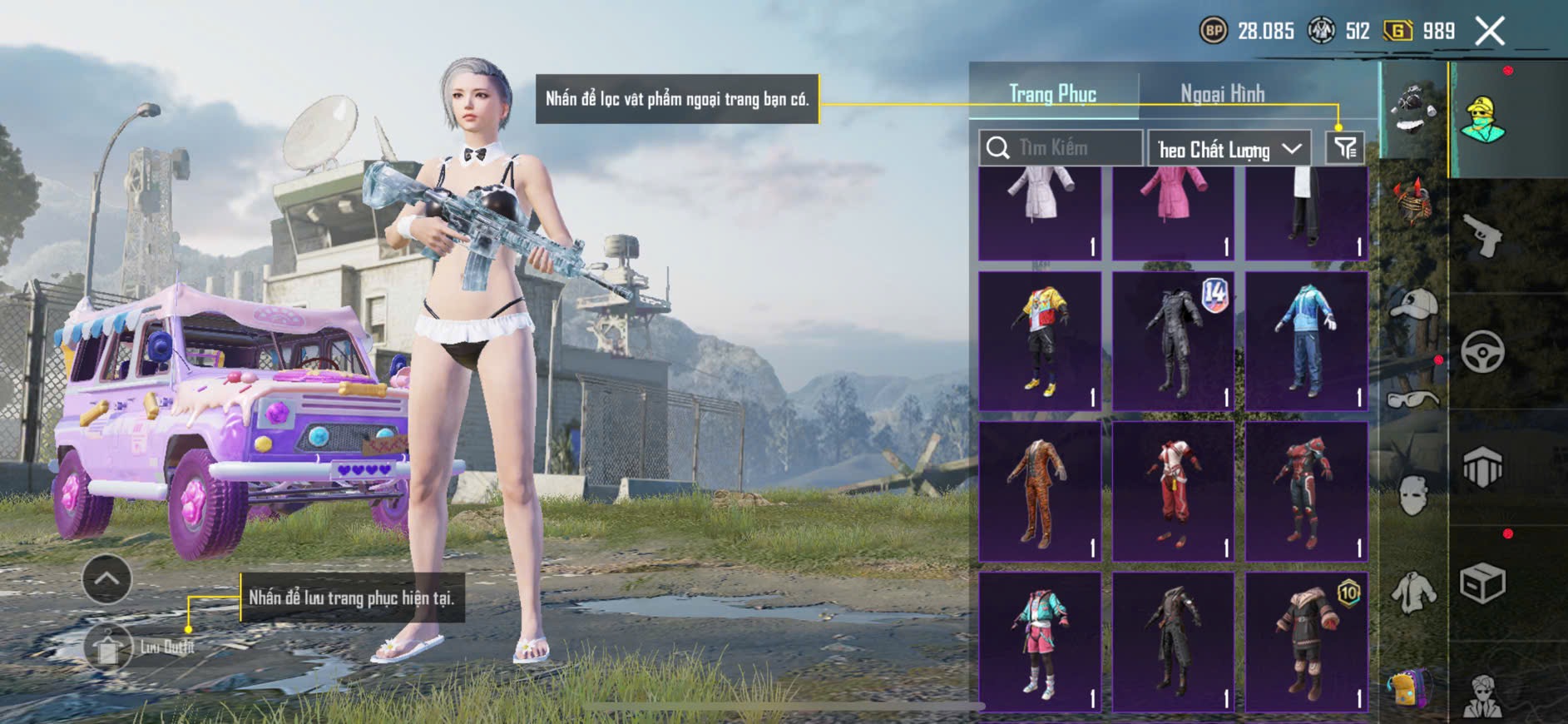The image size is (1568, 724).
Task: Toggle the owned items filter button
Action: 1344,148
